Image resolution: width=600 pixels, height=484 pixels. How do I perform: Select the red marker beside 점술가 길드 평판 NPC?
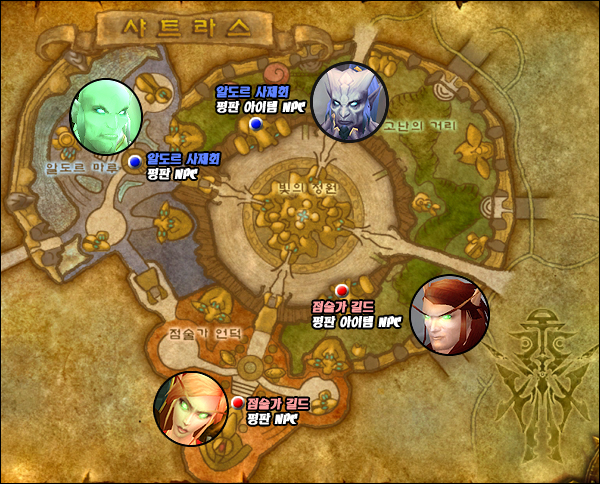point(237,403)
